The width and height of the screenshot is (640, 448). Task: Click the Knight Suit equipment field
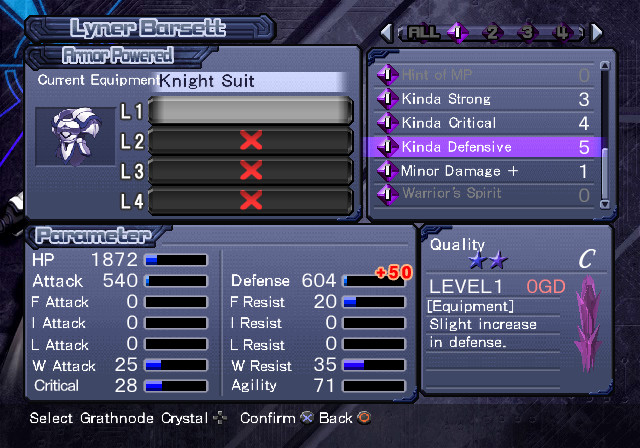click(x=250, y=80)
